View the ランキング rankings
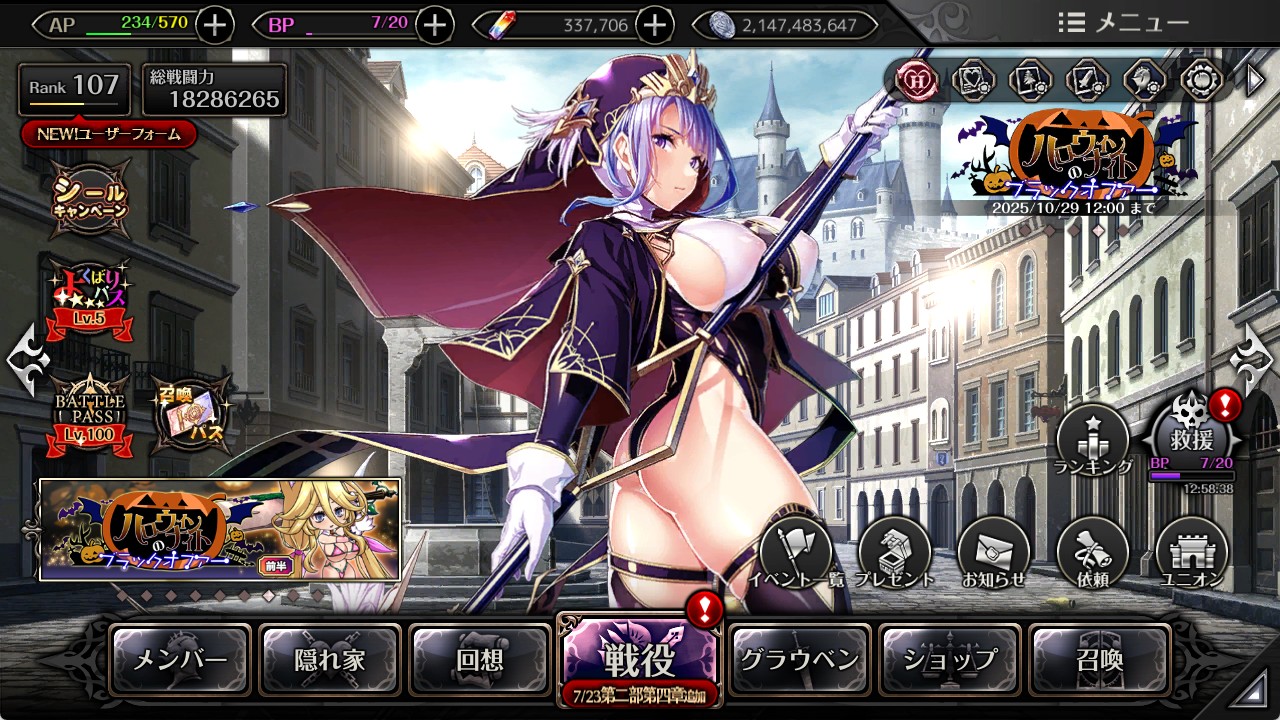The image size is (1280, 720). [x=1092, y=441]
